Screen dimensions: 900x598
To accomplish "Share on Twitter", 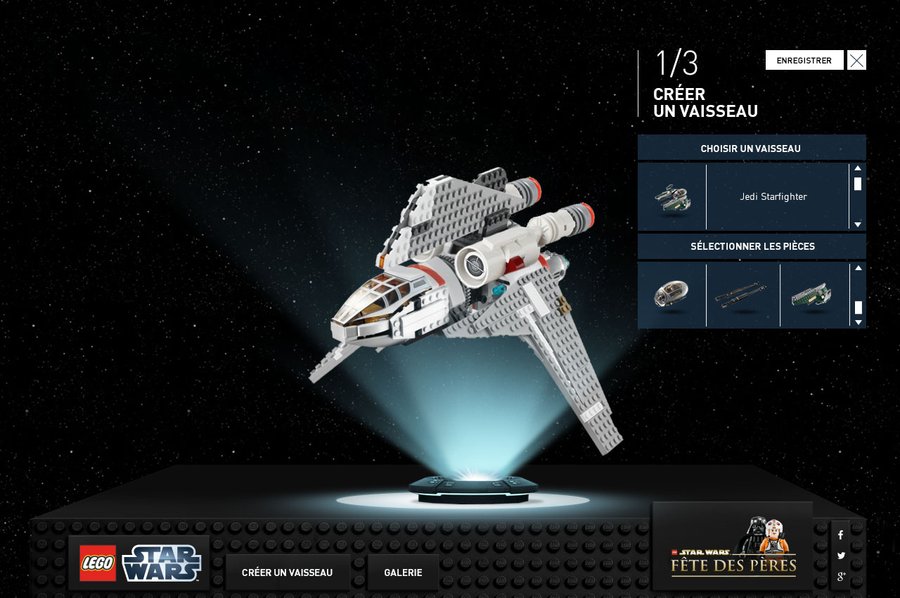I will point(841,556).
